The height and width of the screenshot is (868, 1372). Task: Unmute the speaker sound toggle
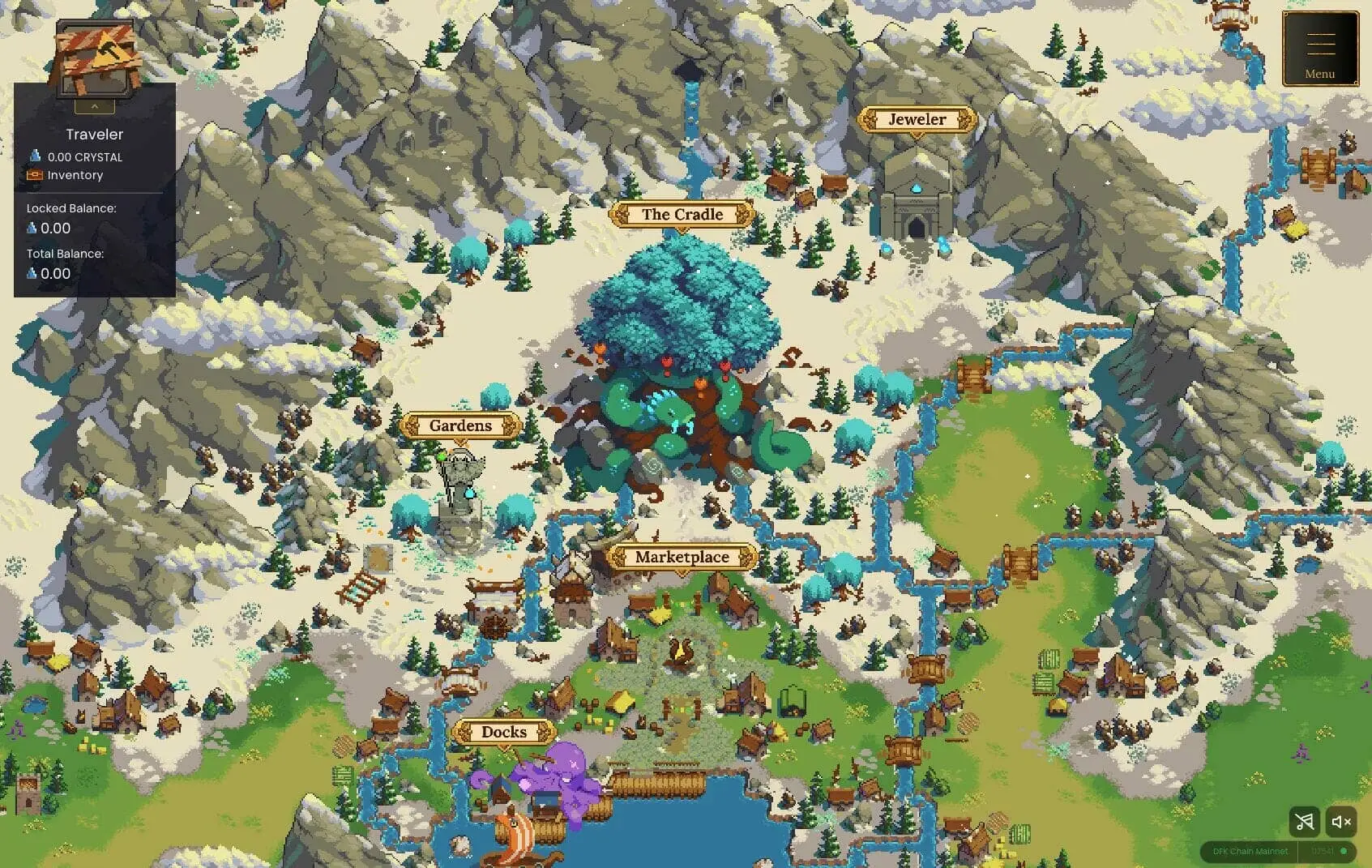click(x=1341, y=822)
